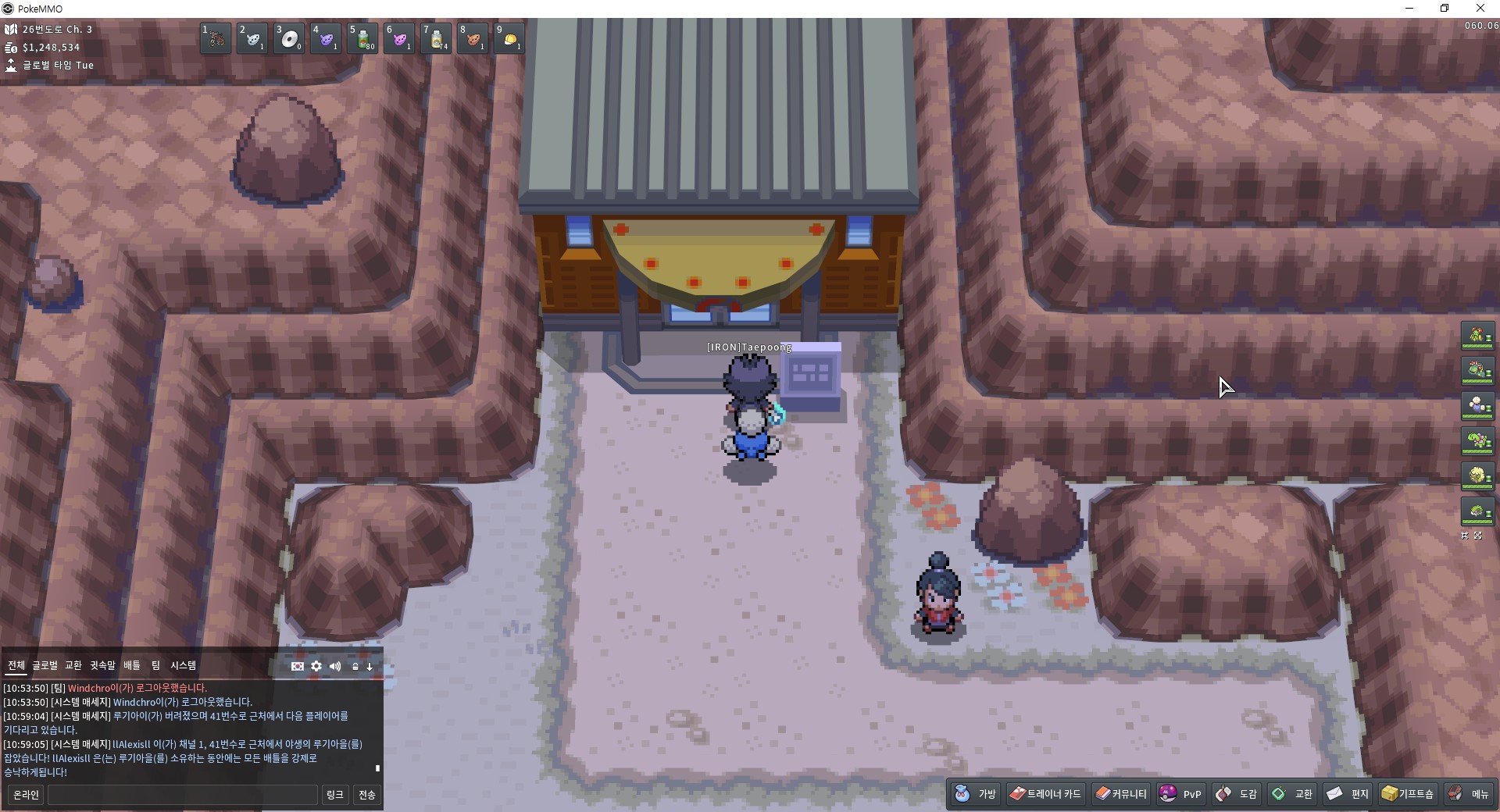This screenshot has height=812, width=1500.
Task: Open the PvP menu
Action: click(1180, 794)
